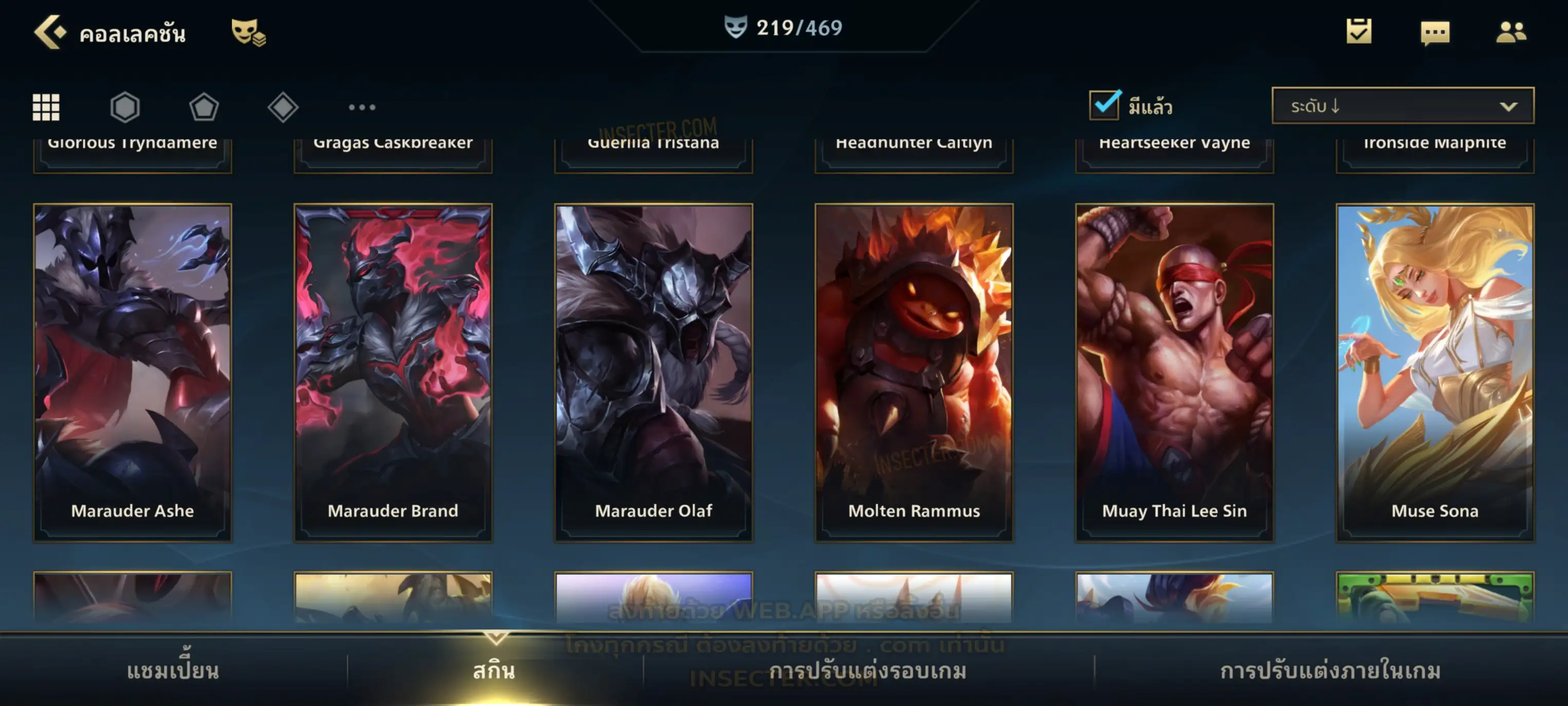This screenshot has height=706, width=1568.
Task: Select the Marauder Brand skin card
Action: (x=393, y=372)
